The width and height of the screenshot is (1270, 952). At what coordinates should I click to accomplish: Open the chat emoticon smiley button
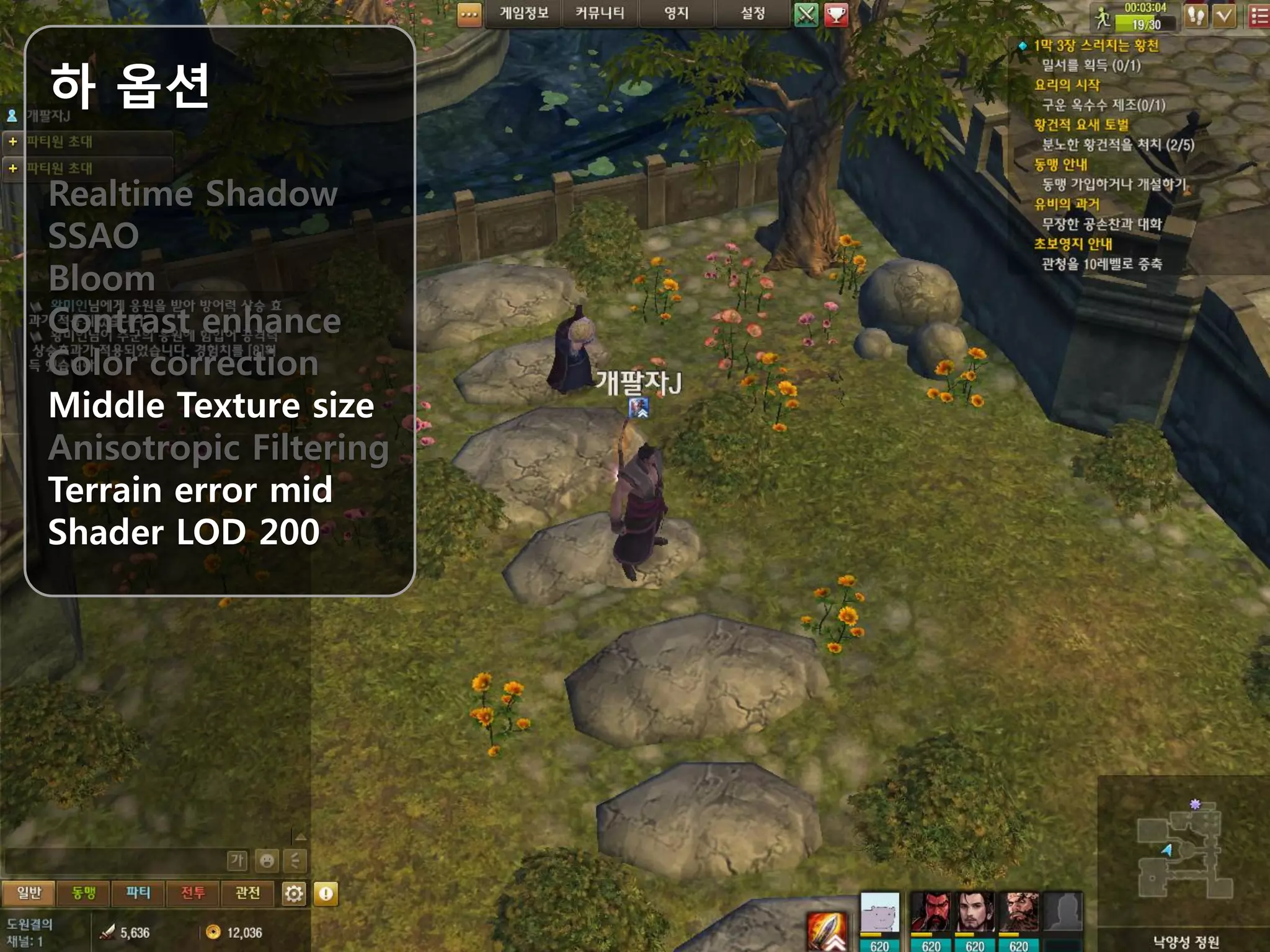(x=267, y=860)
